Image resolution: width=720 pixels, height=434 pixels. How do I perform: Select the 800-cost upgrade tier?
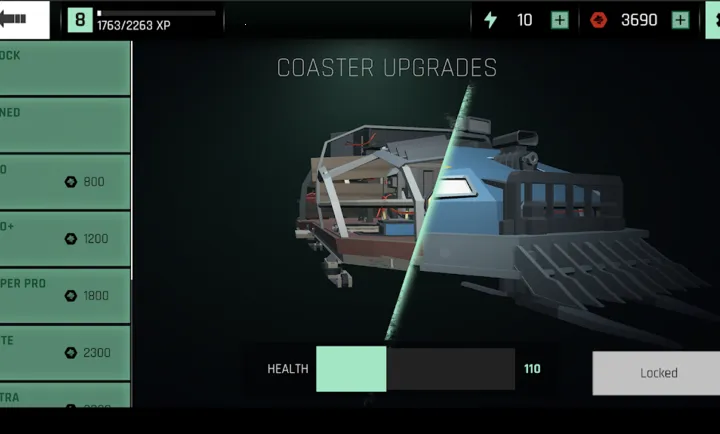(x=64, y=182)
